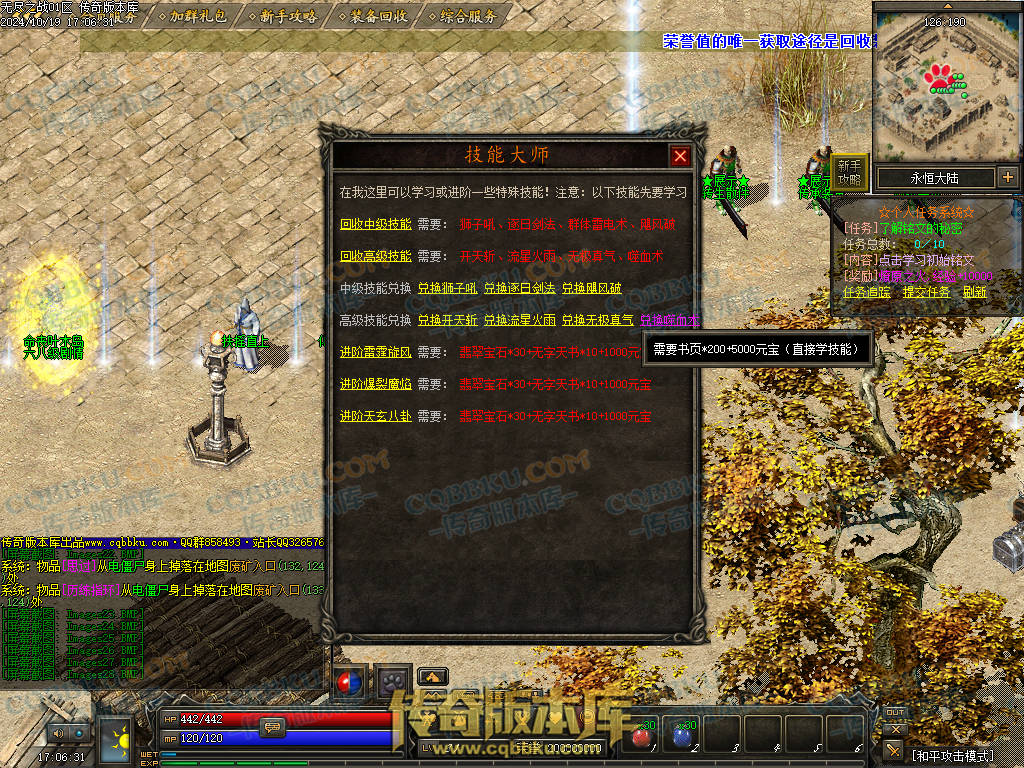
Task: Select the 回收中级技能 option
Action: [375, 224]
